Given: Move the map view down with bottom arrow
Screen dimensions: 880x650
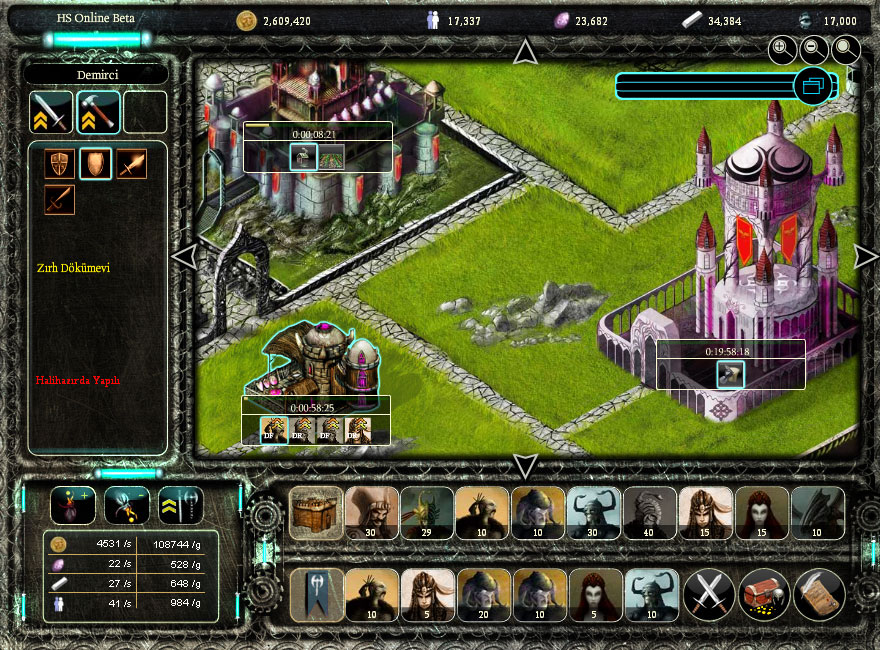Looking at the screenshot, I should click(525, 465).
